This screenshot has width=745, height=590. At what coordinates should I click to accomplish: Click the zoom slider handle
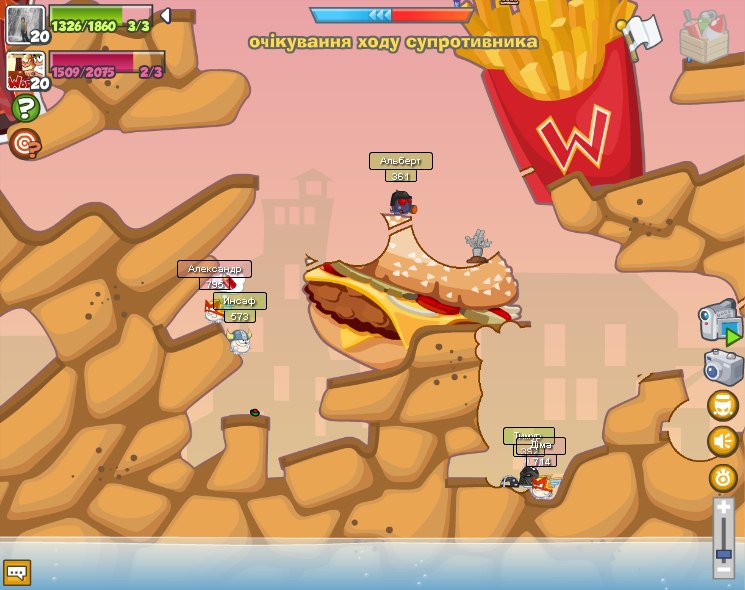click(723, 553)
